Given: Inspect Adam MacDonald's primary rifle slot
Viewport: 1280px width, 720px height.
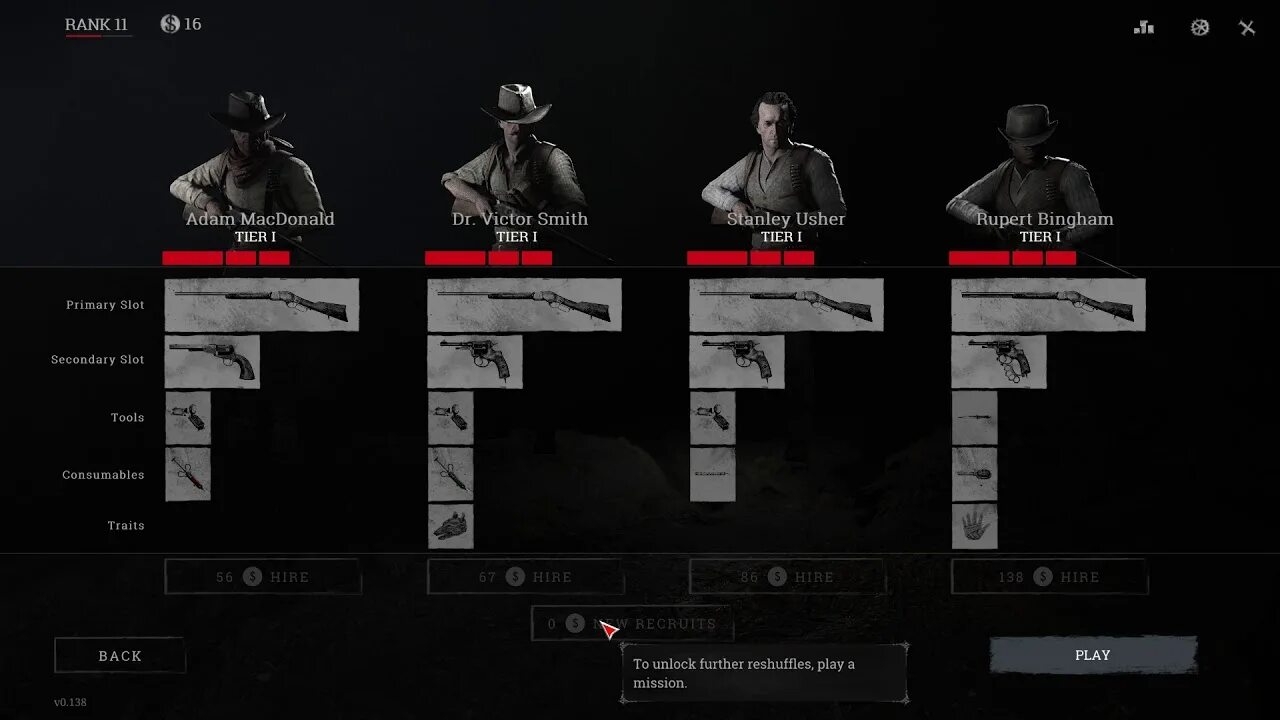Looking at the screenshot, I should (262, 305).
